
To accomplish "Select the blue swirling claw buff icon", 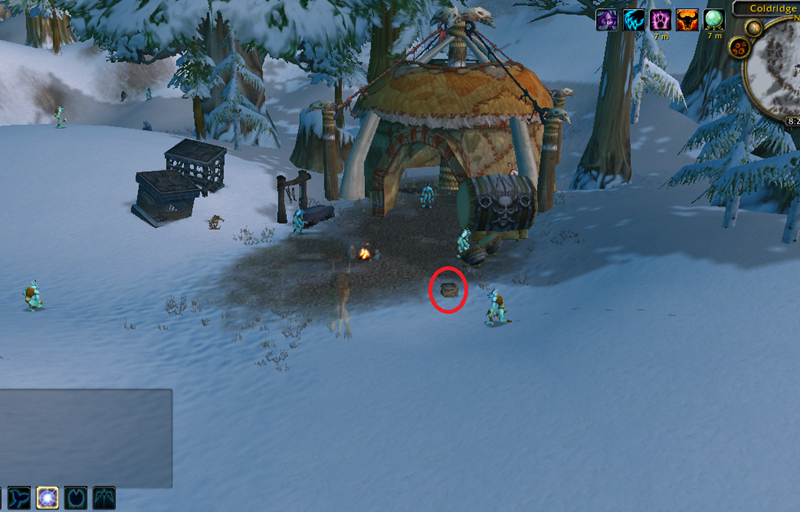I will tap(633, 20).
